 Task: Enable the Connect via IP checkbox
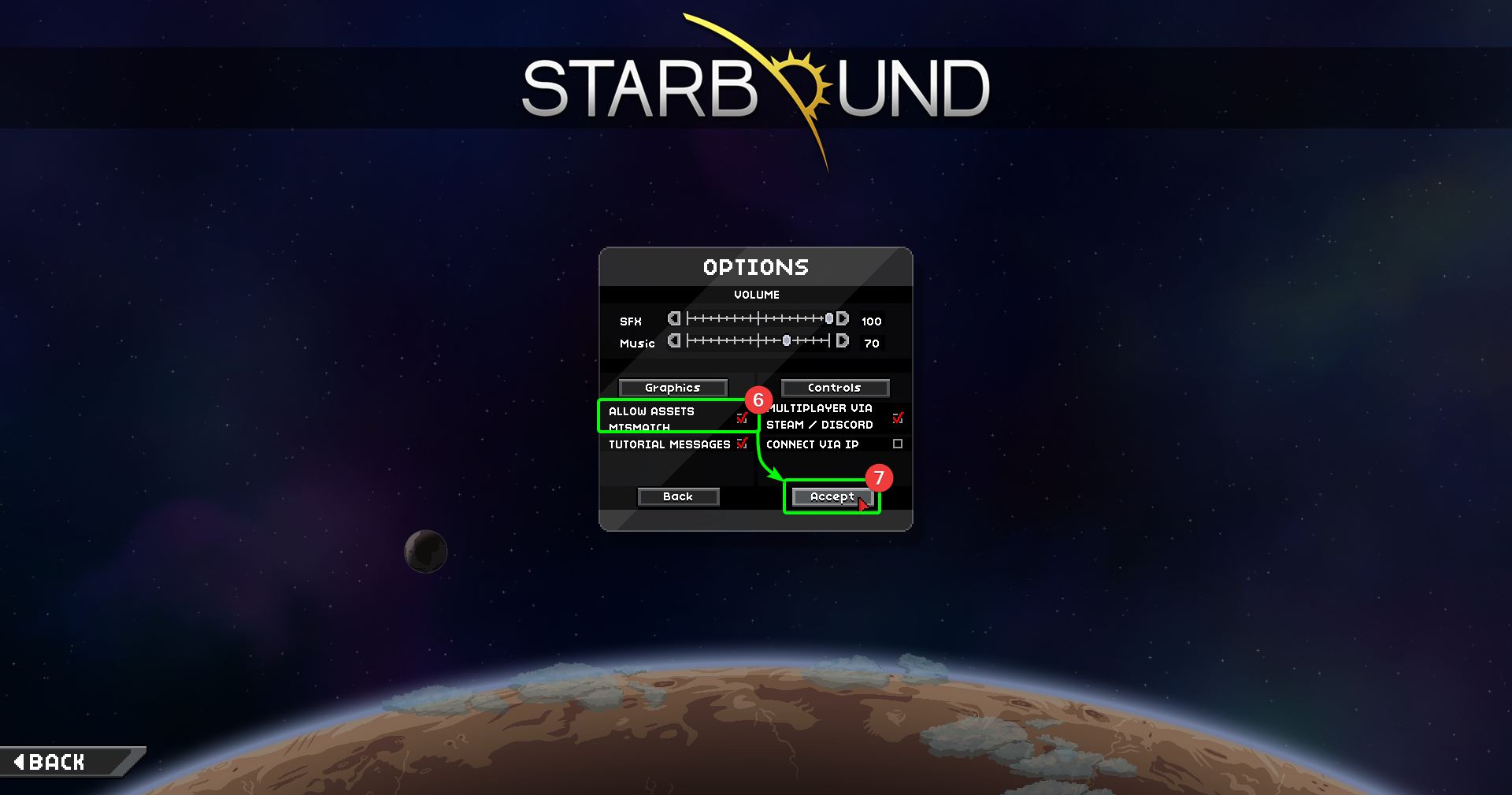(897, 444)
